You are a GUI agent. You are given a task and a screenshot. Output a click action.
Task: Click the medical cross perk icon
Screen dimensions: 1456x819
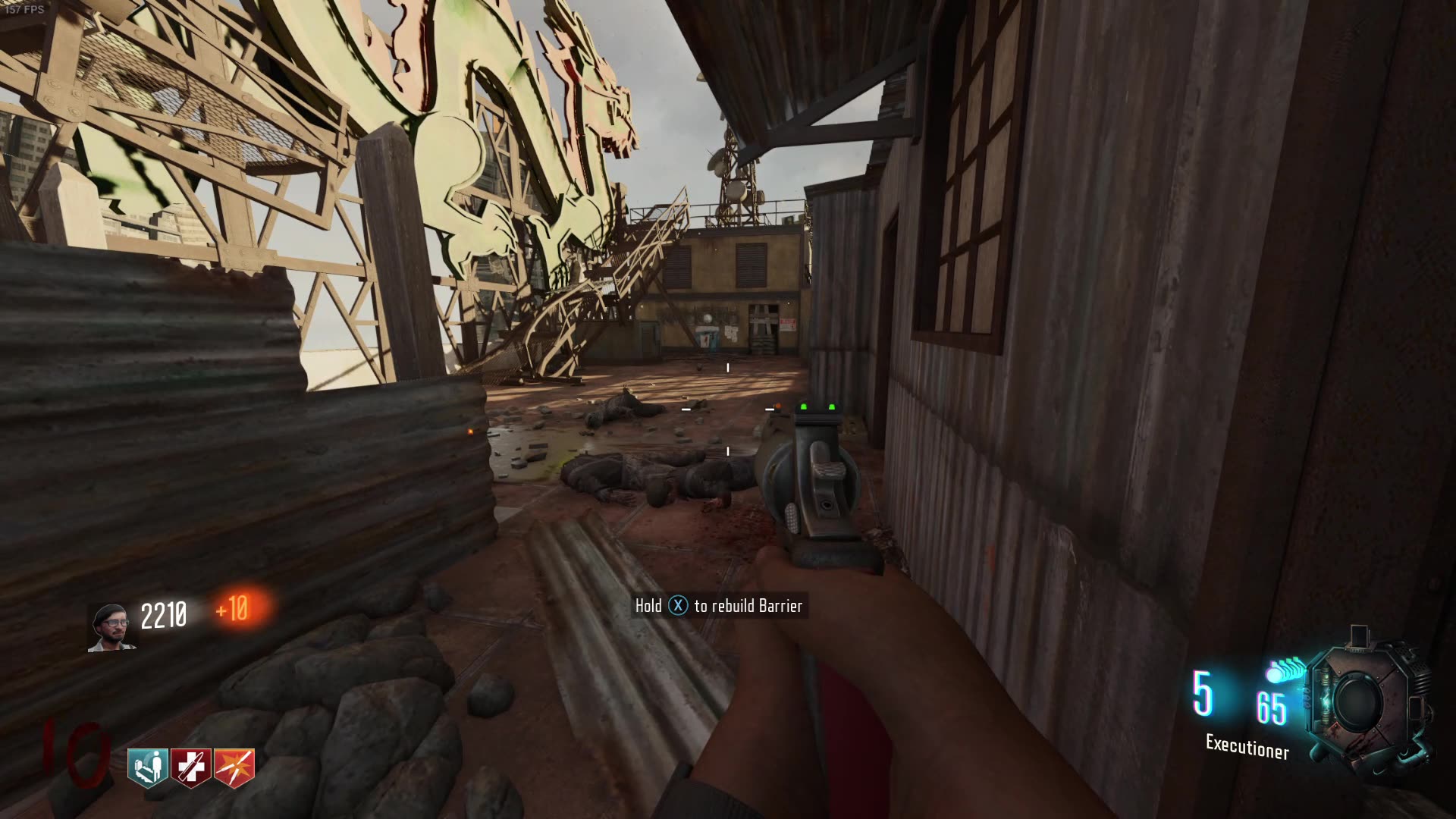(x=192, y=766)
